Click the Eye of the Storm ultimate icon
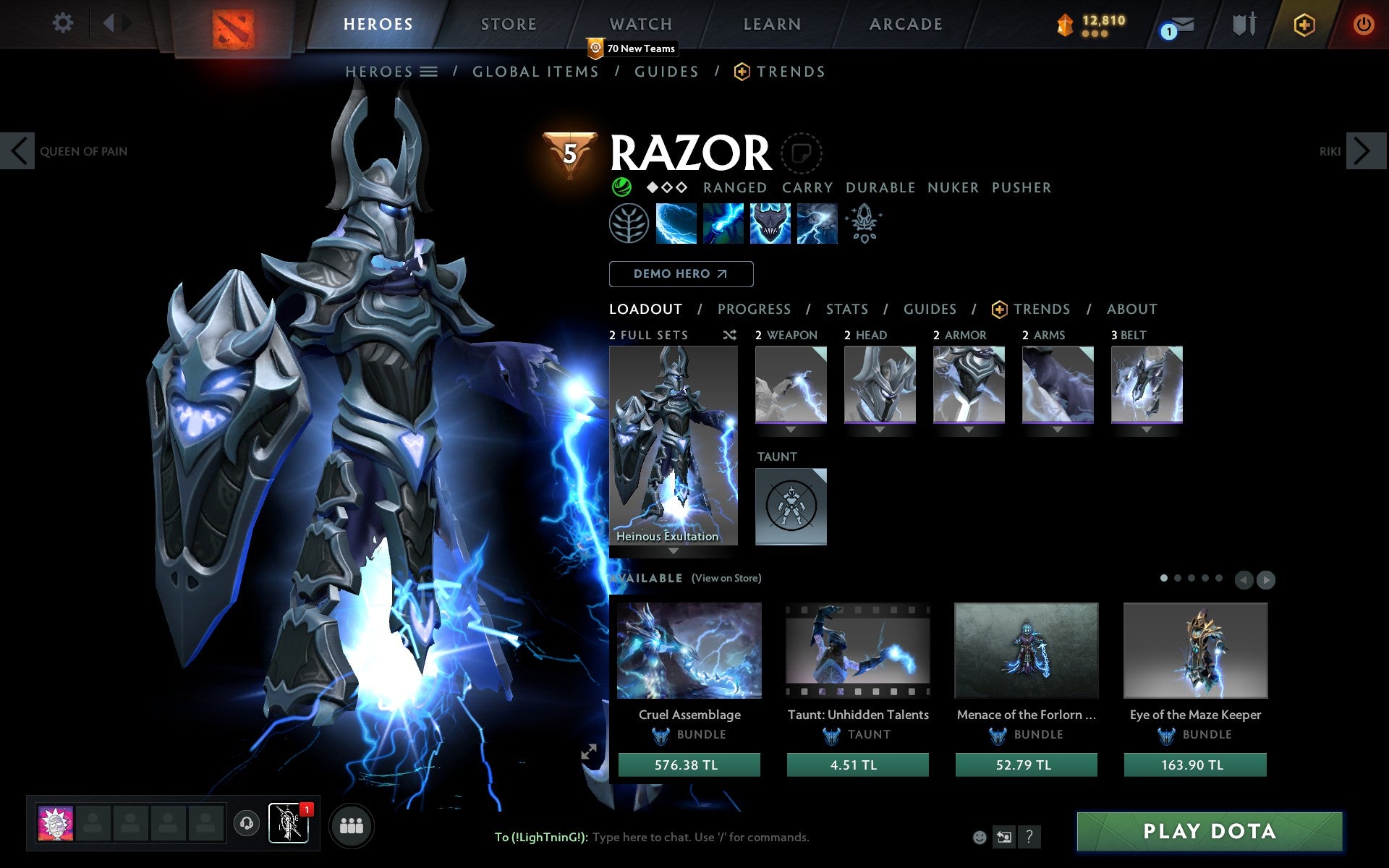The height and width of the screenshot is (868, 1389). click(x=817, y=224)
